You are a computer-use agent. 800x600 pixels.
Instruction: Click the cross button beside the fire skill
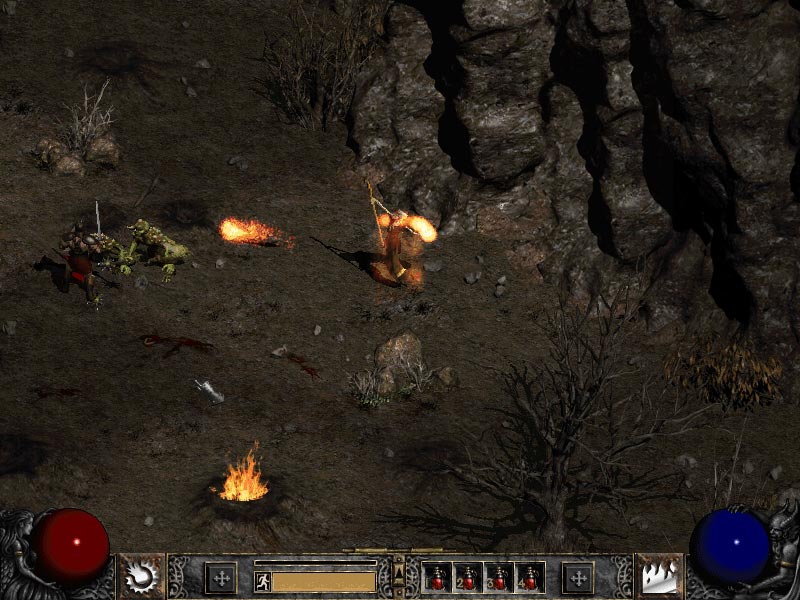[577, 577]
